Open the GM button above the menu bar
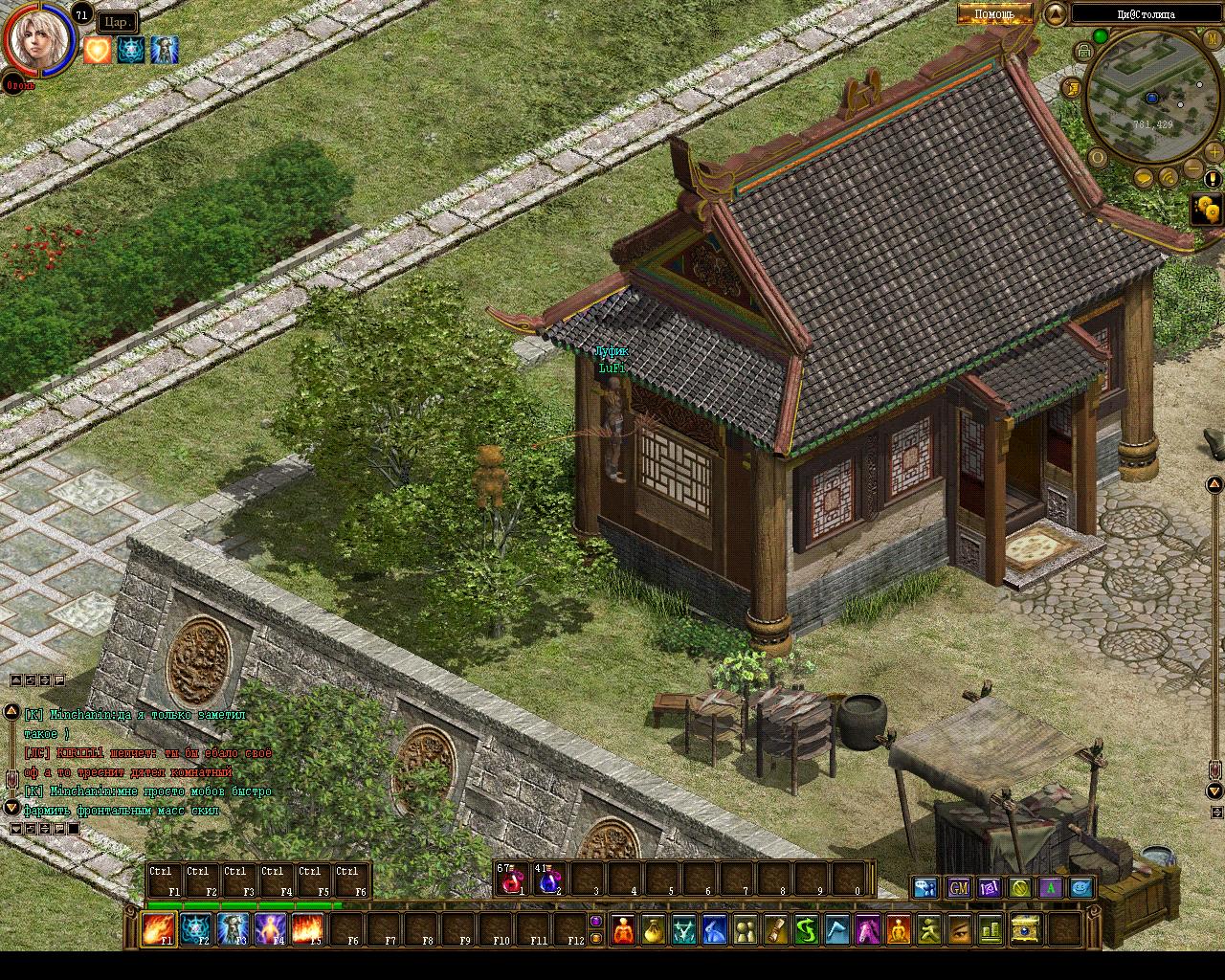This screenshot has width=1225, height=980. pyautogui.click(x=958, y=888)
